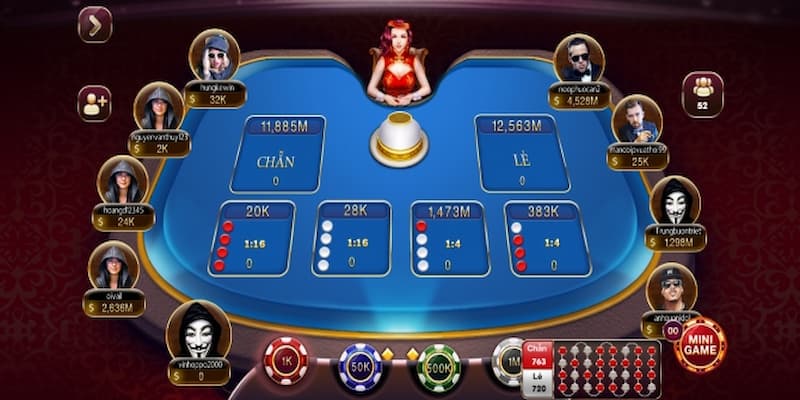The height and width of the screenshot is (400, 800).
Task: Bet on one red three white box
Action: point(448,239)
